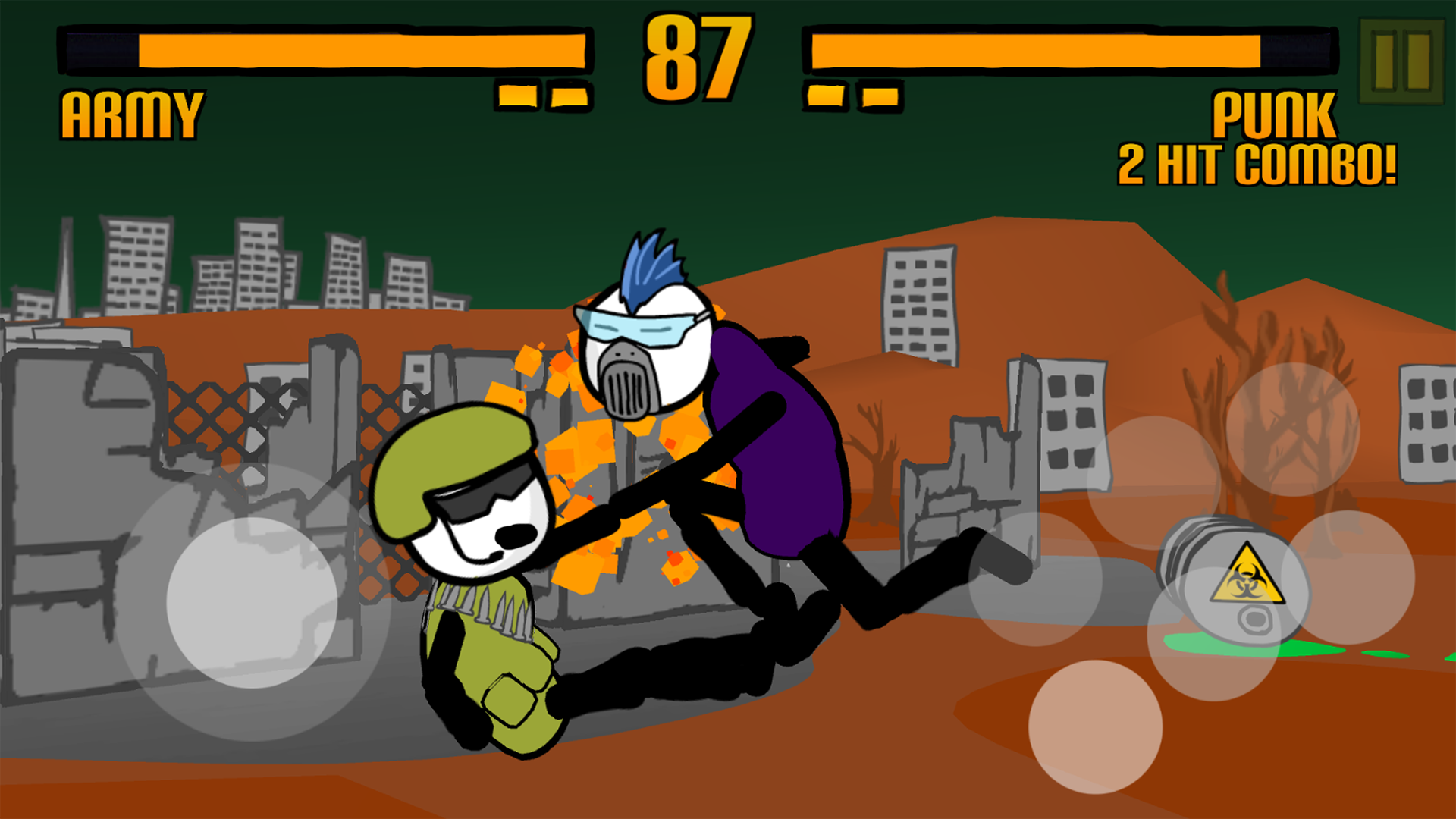Select the PUNK fighter name label
1456x819 pixels.
tap(1274, 114)
